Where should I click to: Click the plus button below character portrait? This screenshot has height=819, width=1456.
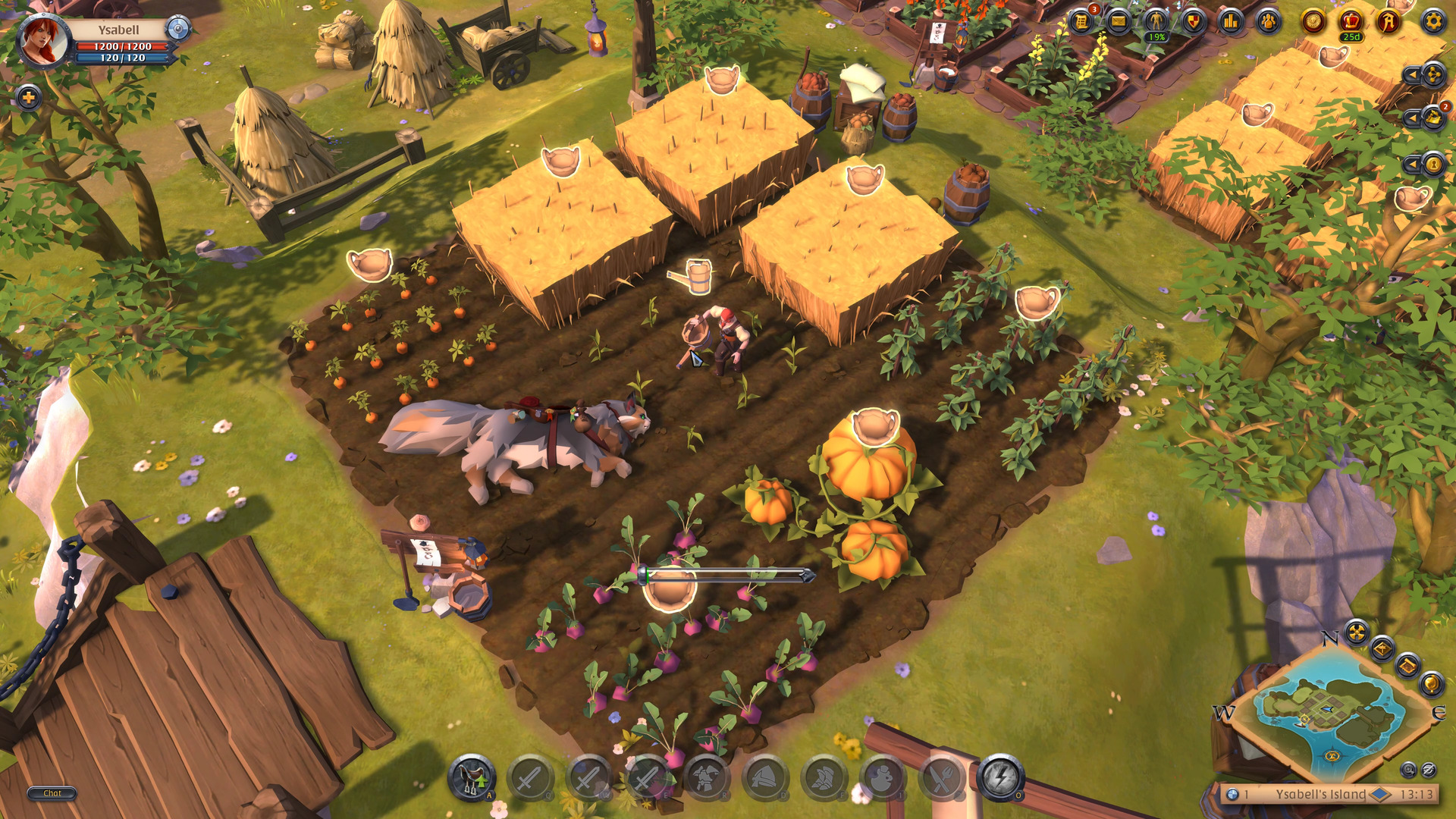pyautogui.click(x=28, y=97)
